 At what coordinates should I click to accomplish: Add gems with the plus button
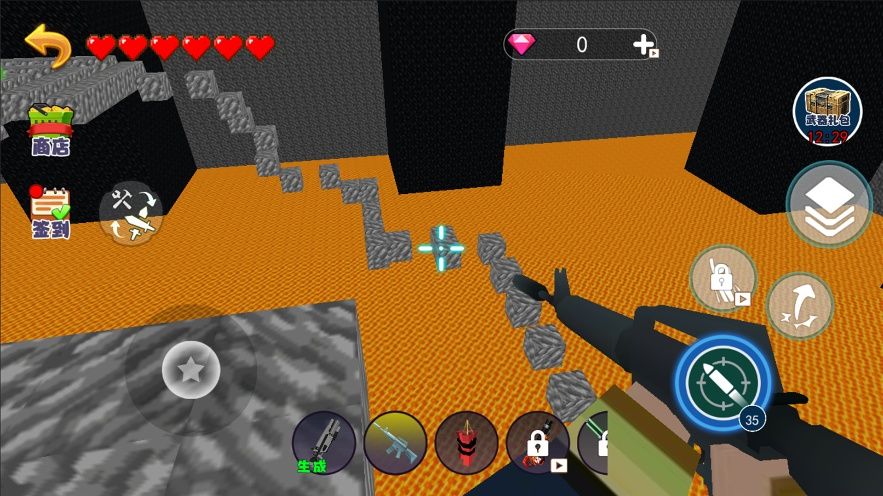644,44
